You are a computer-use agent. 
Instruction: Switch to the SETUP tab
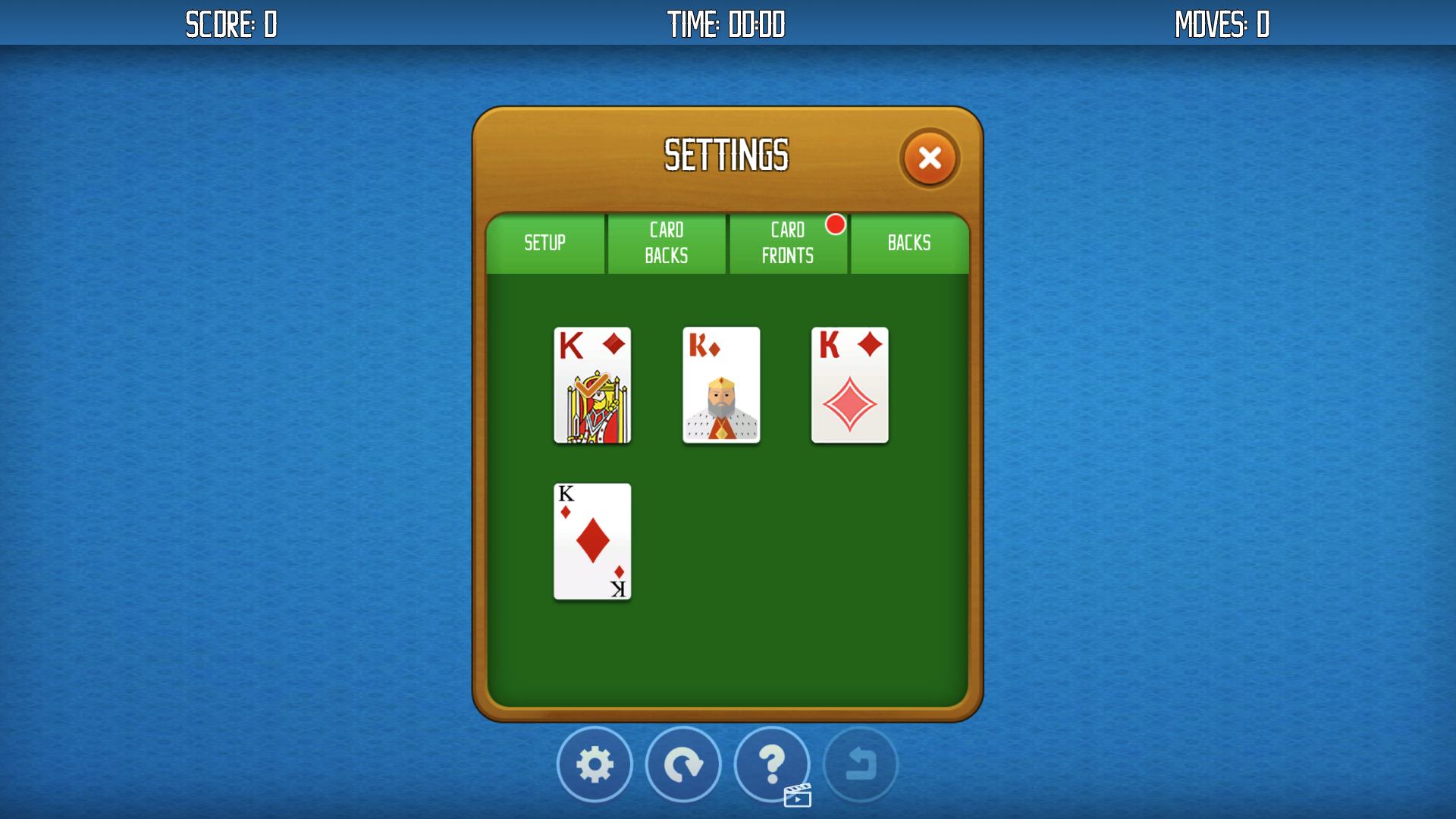click(x=545, y=243)
